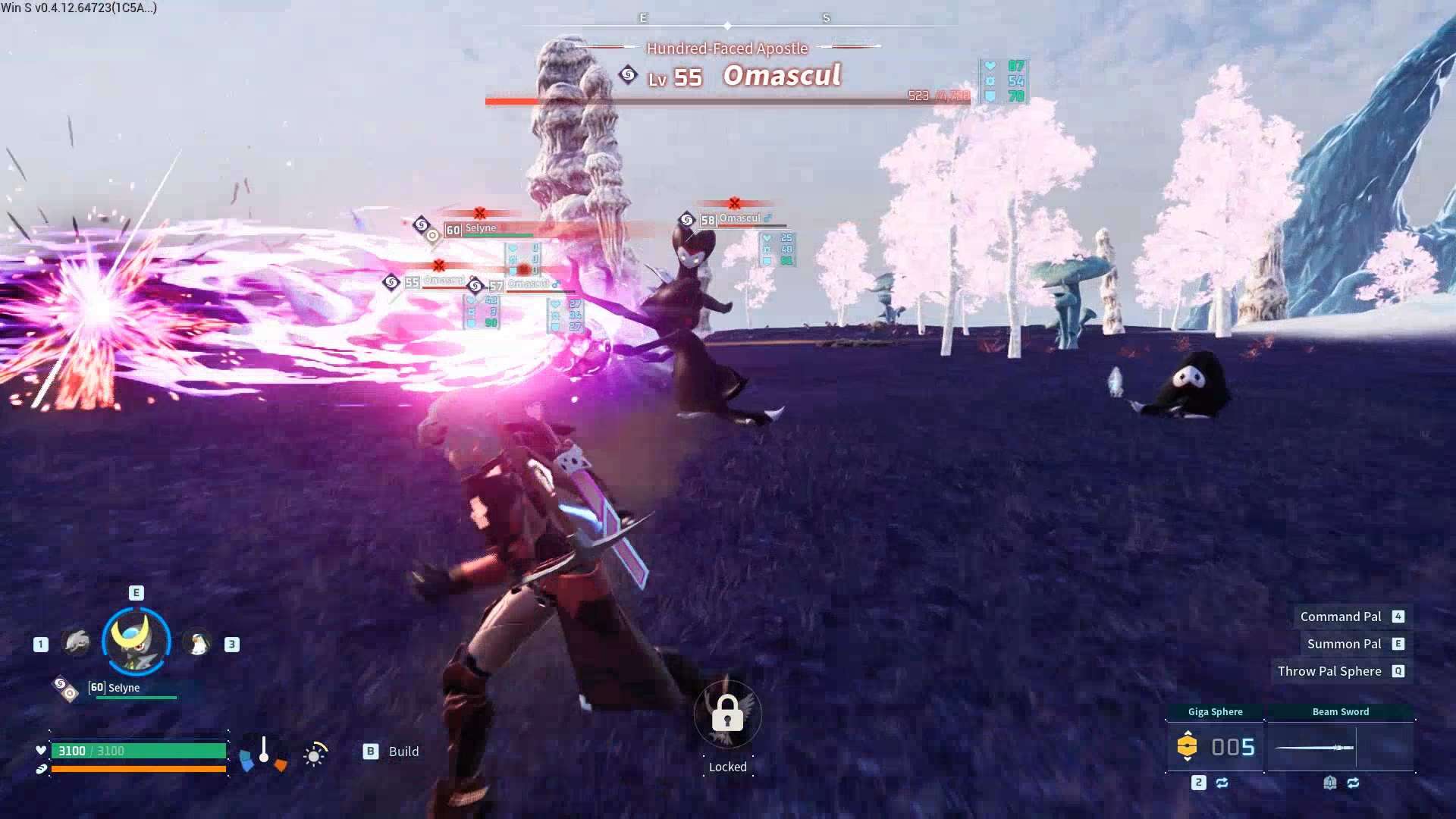The image size is (1456, 819).
Task: Choose the grey pal in party slot one
Action: tap(77, 644)
